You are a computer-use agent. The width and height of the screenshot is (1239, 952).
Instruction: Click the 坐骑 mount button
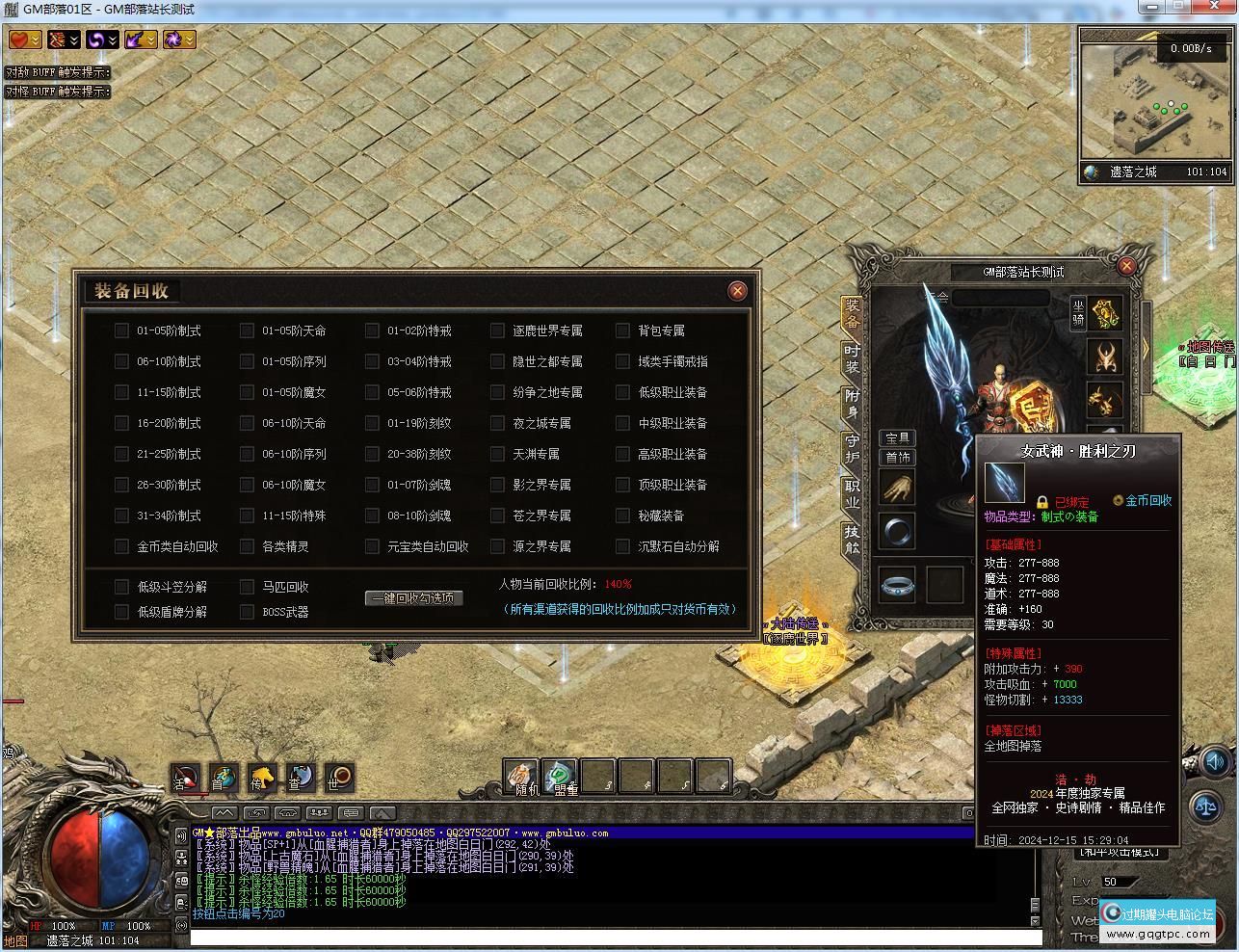(1078, 313)
